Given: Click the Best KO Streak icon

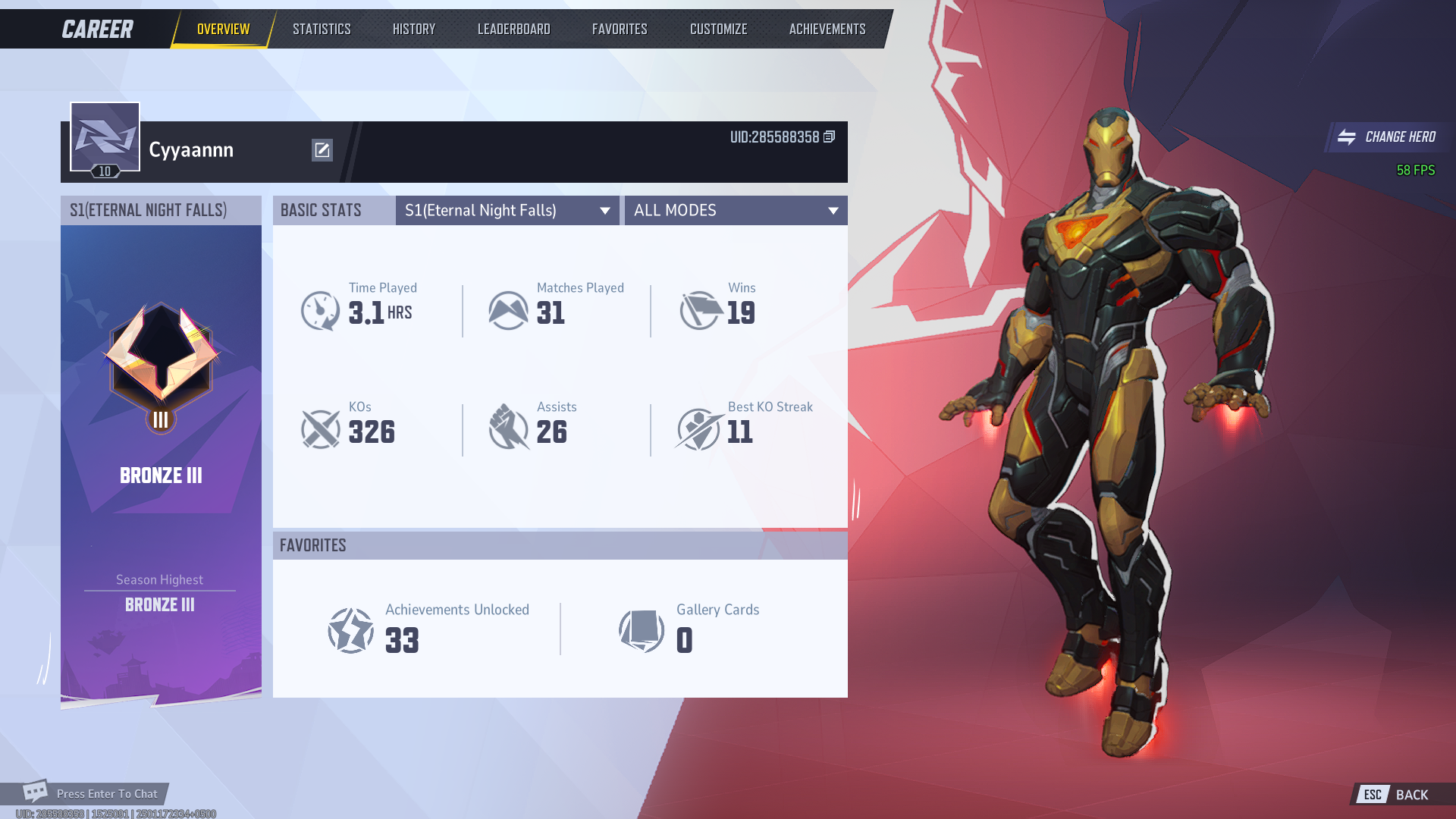Looking at the screenshot, I should pyautogui.click(x=698, y=429).
